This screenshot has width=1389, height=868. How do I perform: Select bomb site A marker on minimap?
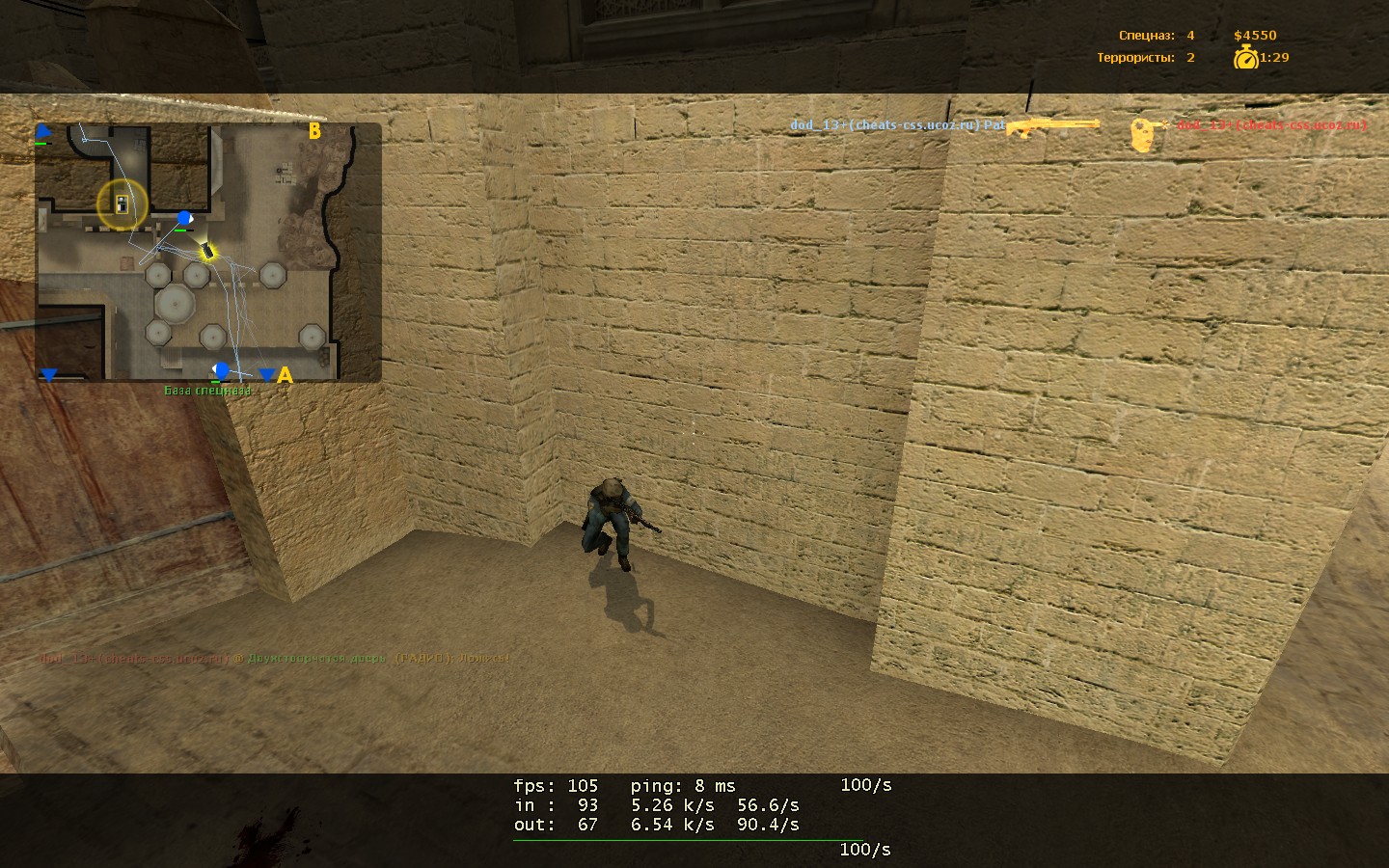[285, 375]
